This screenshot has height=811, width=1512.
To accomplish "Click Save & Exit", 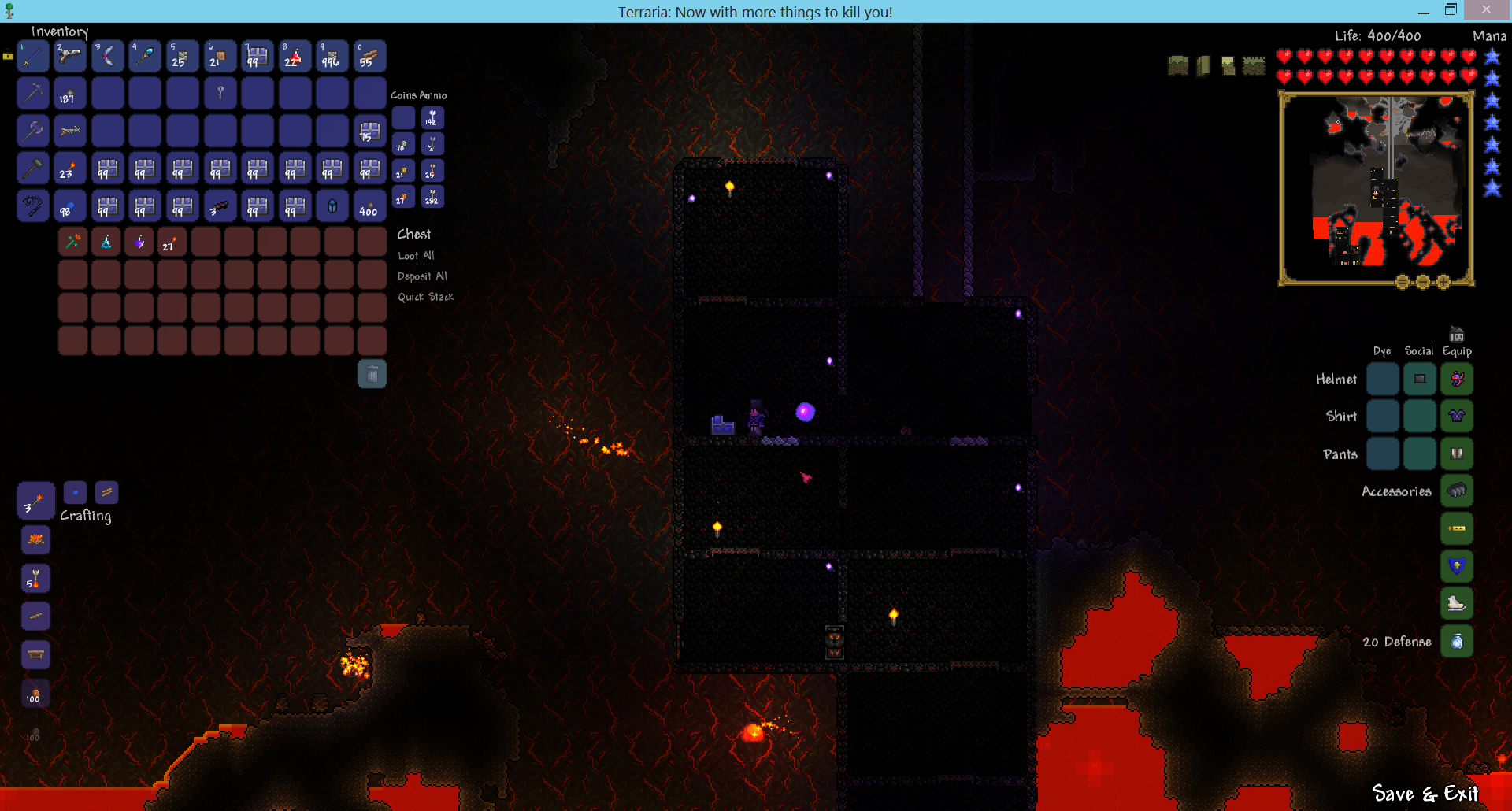I will pos(1425,793).
